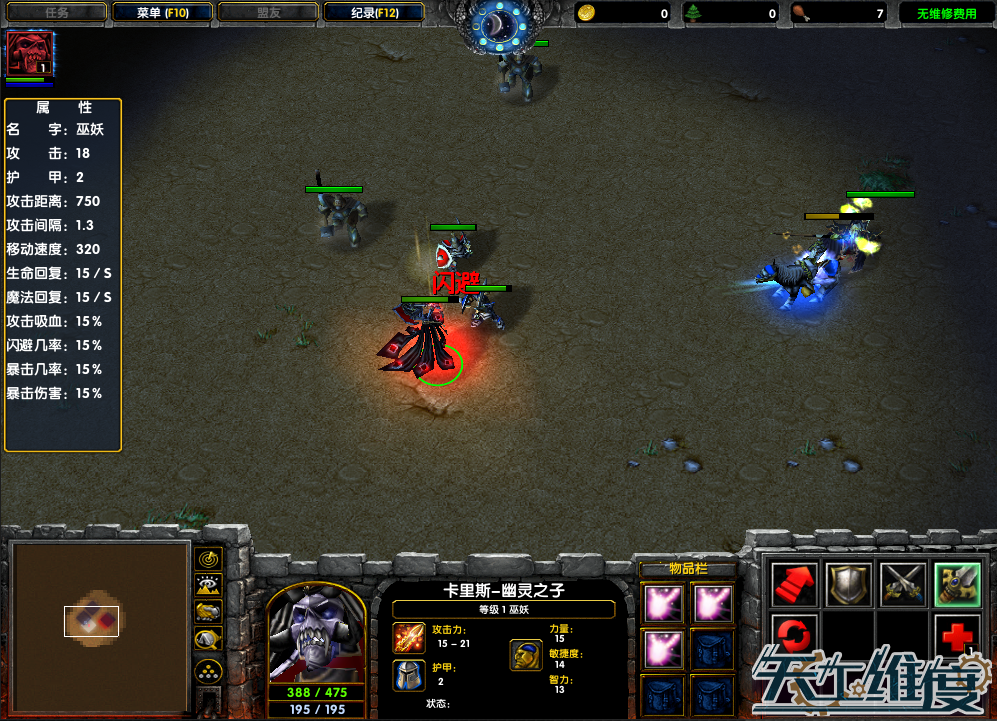
Task: Issue the Move command with red arrow
Action: [x=795, y=584]
